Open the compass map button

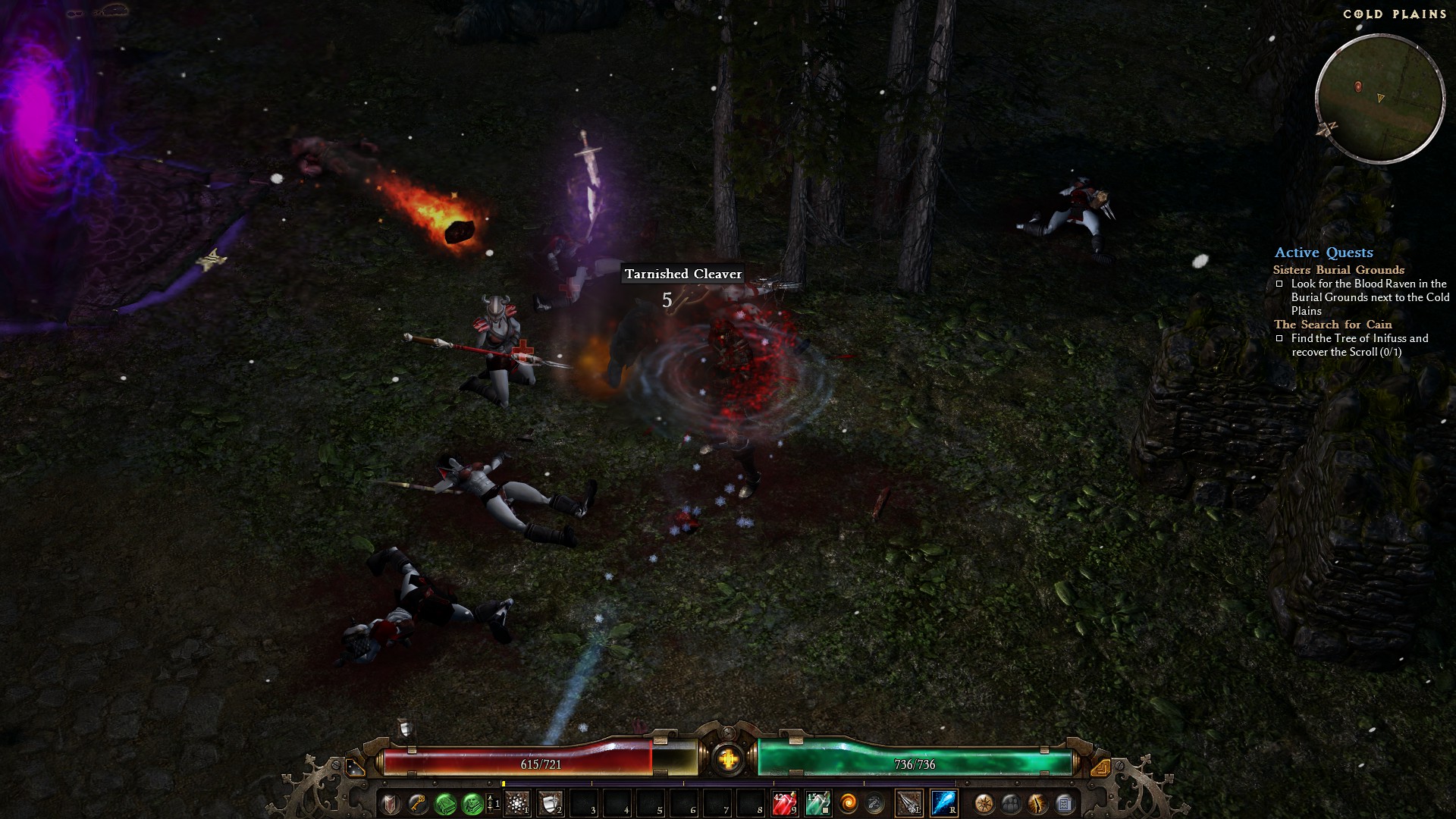[984, 803]
